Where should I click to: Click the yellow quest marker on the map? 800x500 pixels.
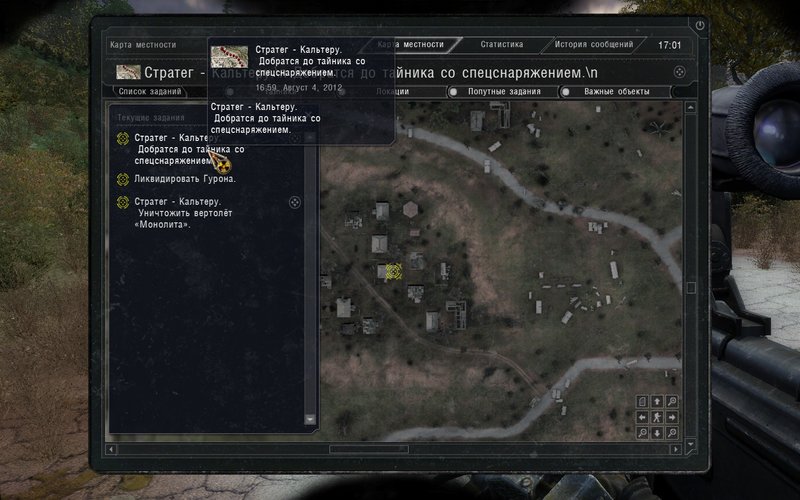pyautogui.click(x=390, y=271)
